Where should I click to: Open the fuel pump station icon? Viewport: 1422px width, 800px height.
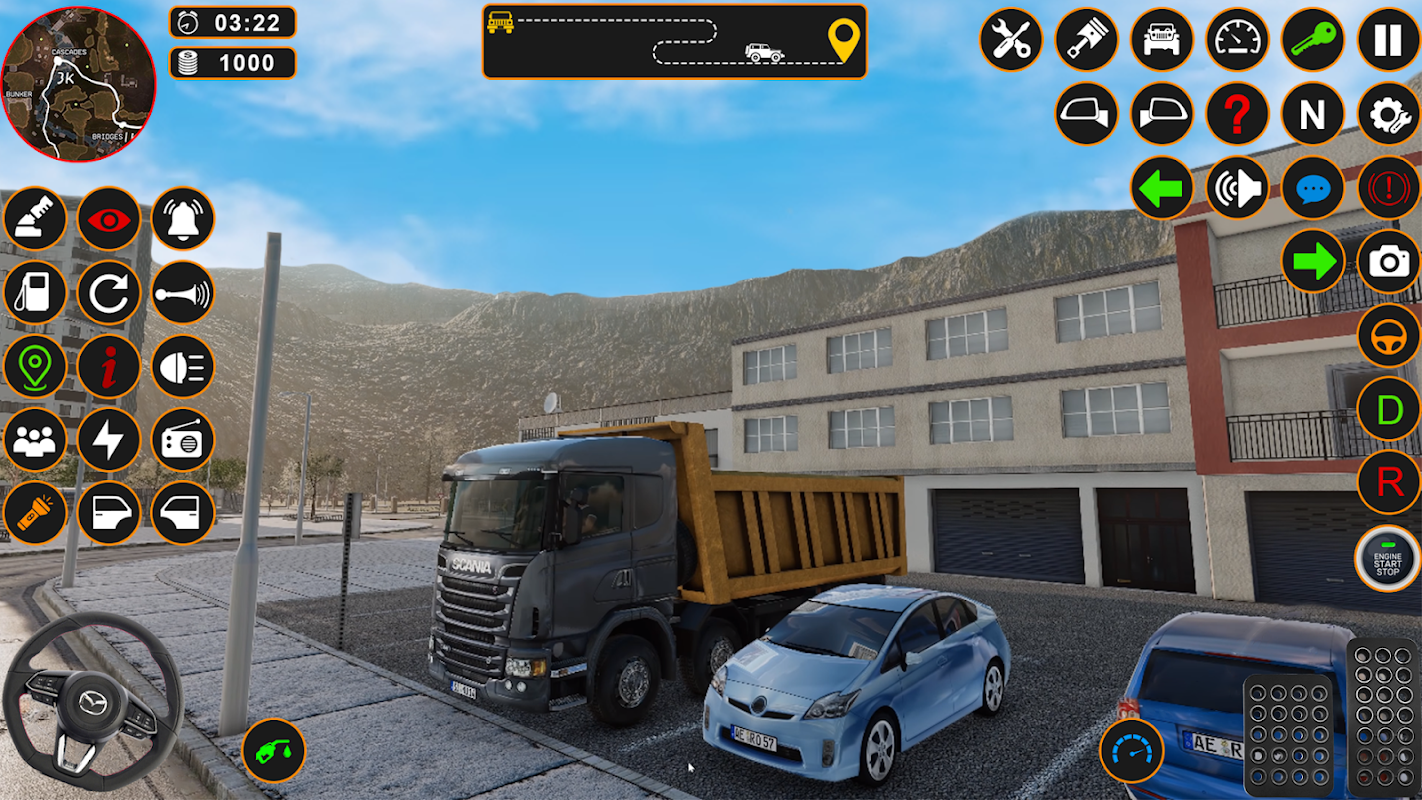(x=35, y=292)
